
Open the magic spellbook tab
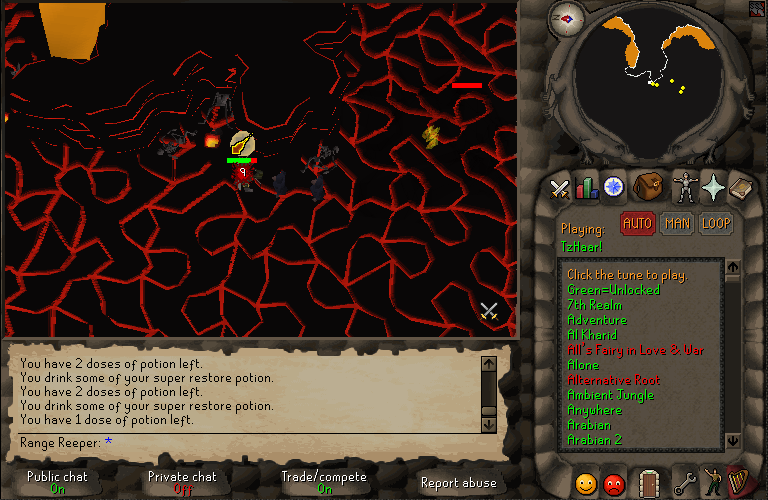740,187
